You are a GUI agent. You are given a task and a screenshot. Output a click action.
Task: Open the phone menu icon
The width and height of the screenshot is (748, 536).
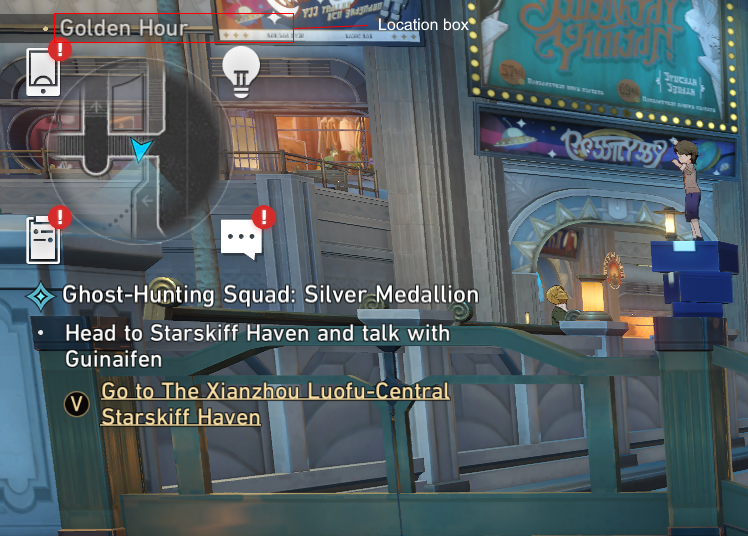(42, 71)
